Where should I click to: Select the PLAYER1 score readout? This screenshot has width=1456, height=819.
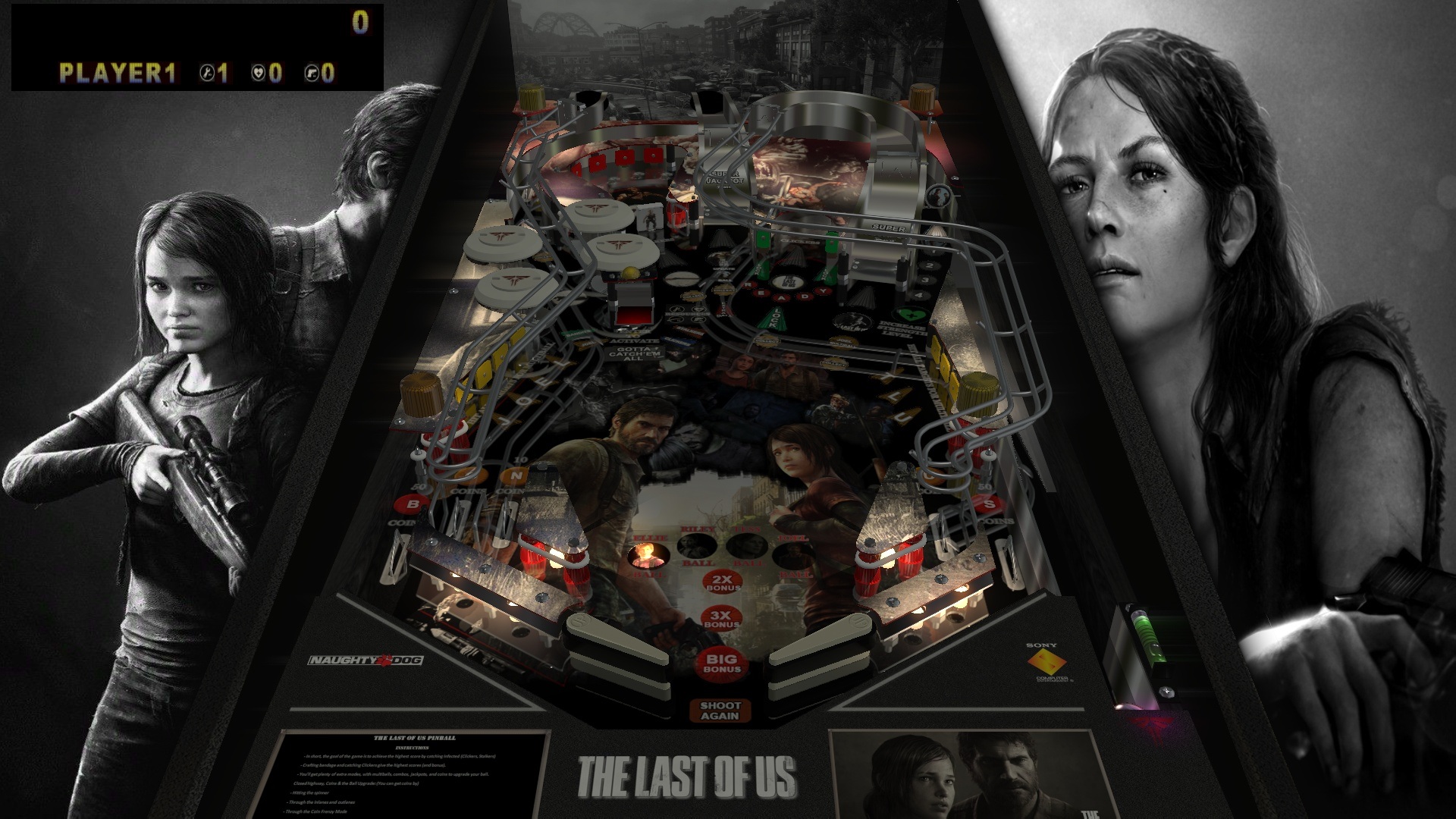tap(118, 73)
